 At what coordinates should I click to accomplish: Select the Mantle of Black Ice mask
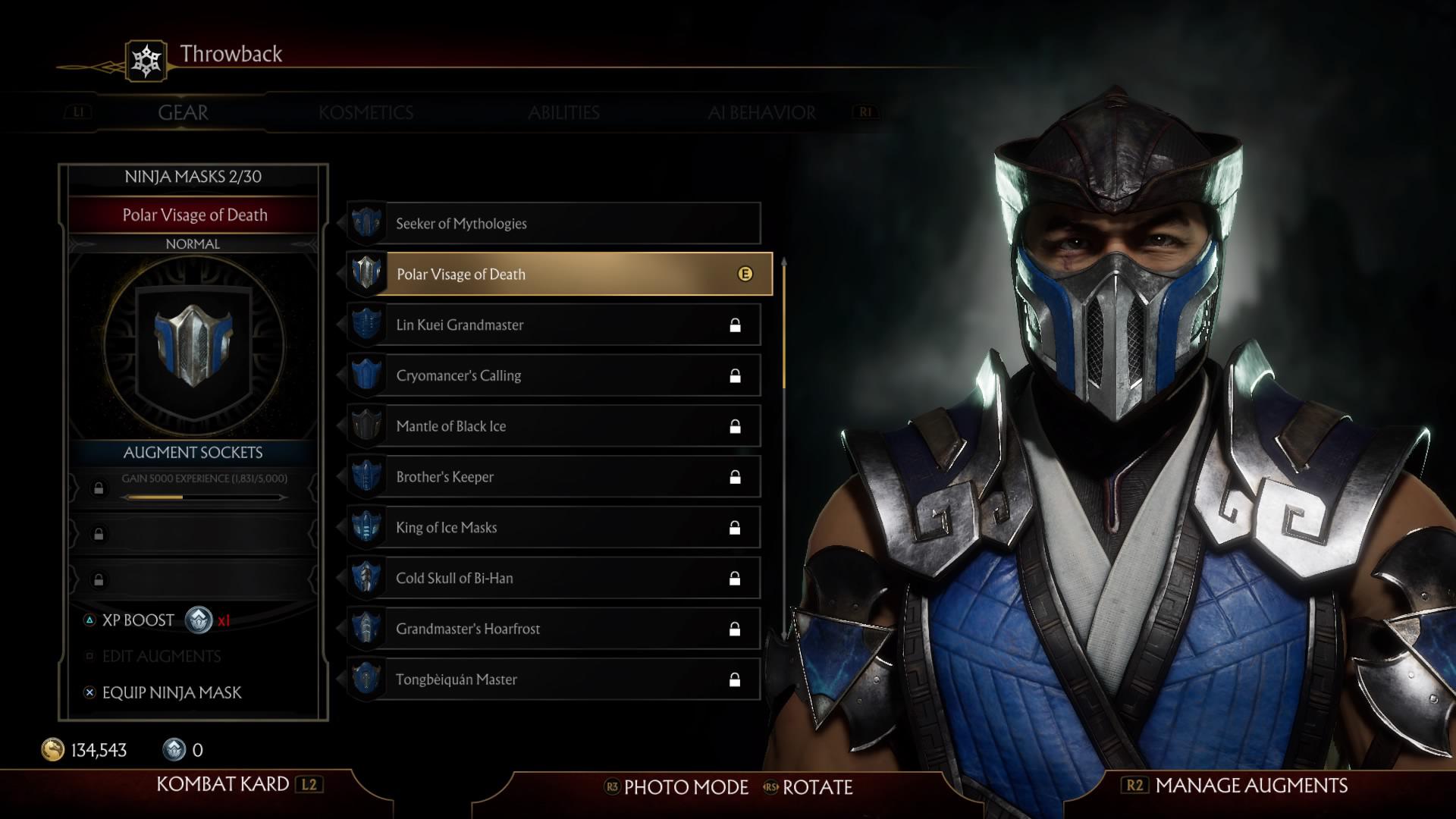(x=554, y=426)
